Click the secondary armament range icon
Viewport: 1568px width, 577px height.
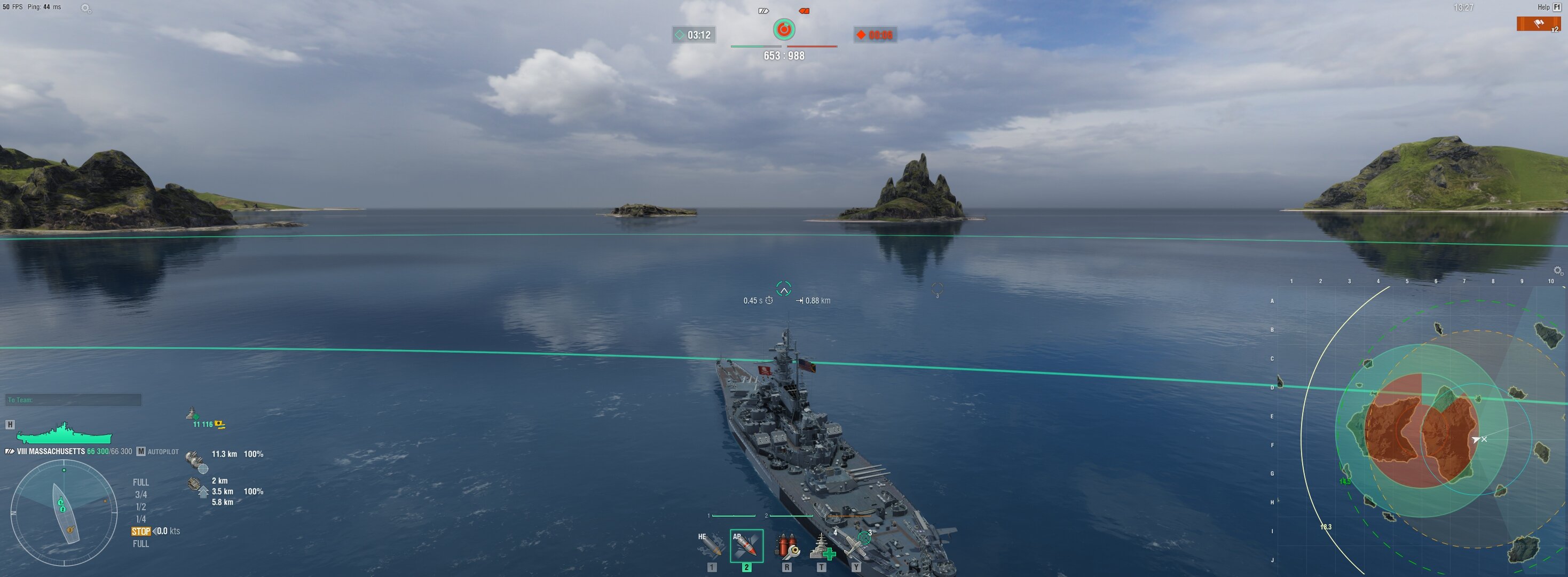click(196, 461)
